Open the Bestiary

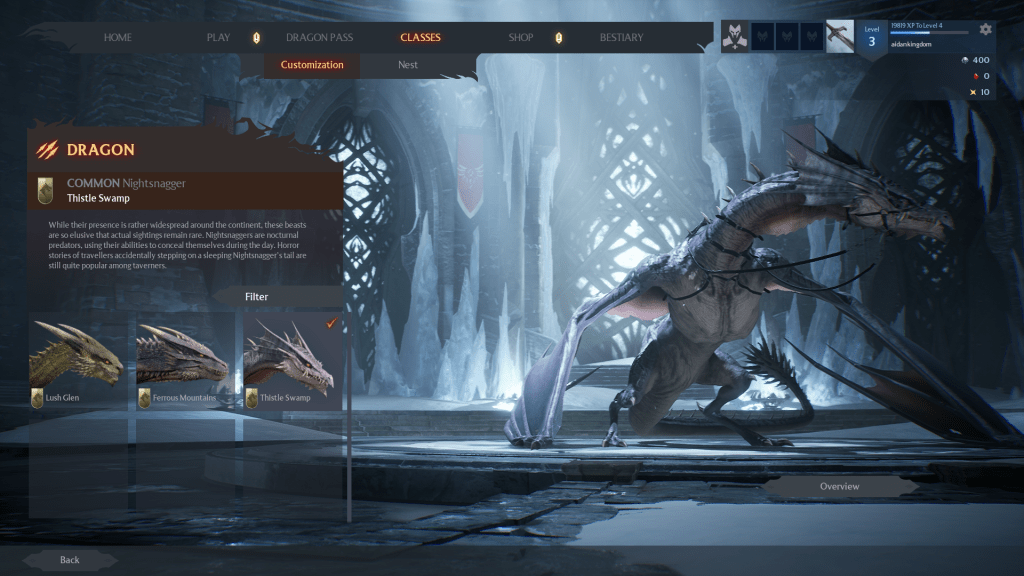621,38
